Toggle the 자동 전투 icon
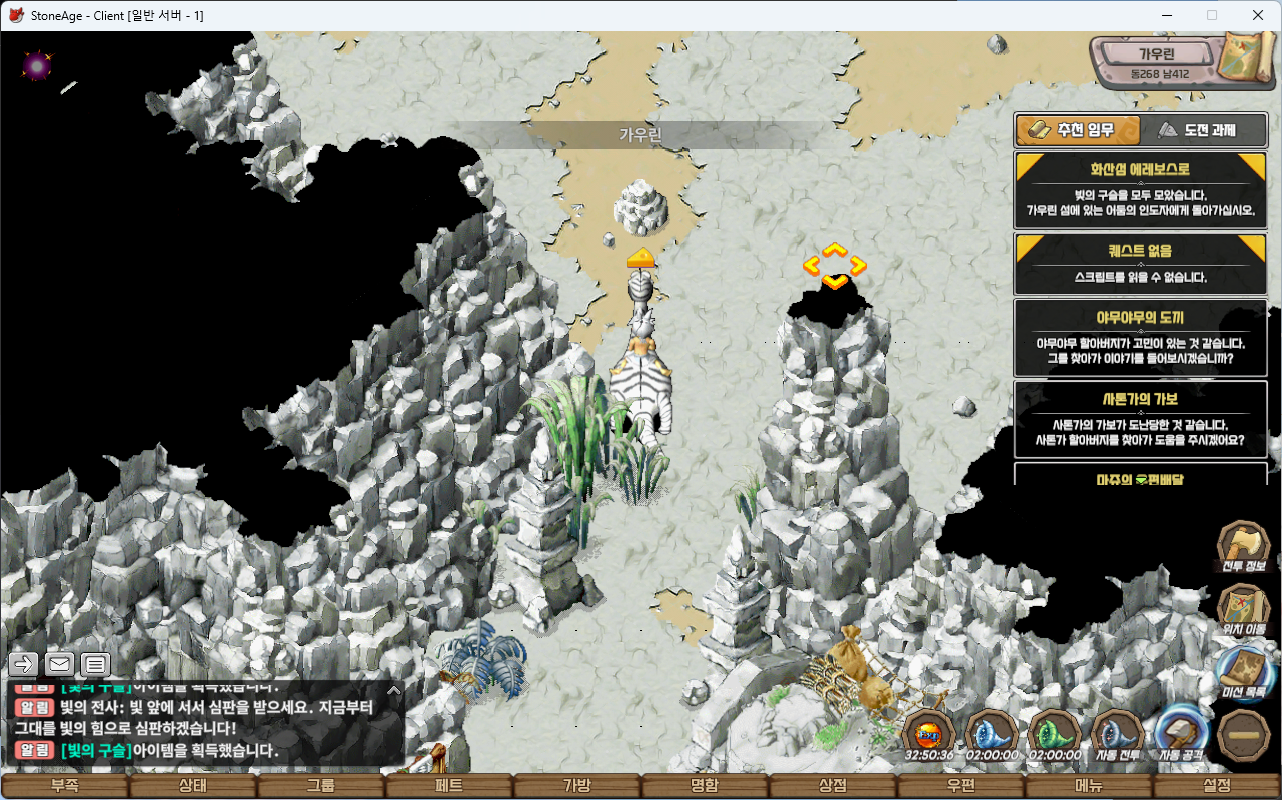1282x800 pixels. click(1117, 734)
